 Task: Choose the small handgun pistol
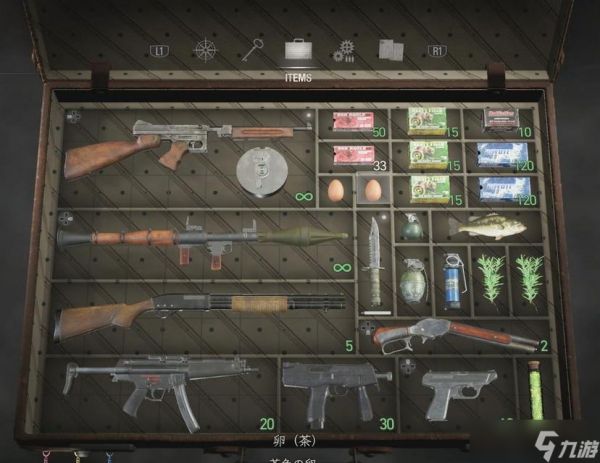pyautogui.click(x=457, y=390)
